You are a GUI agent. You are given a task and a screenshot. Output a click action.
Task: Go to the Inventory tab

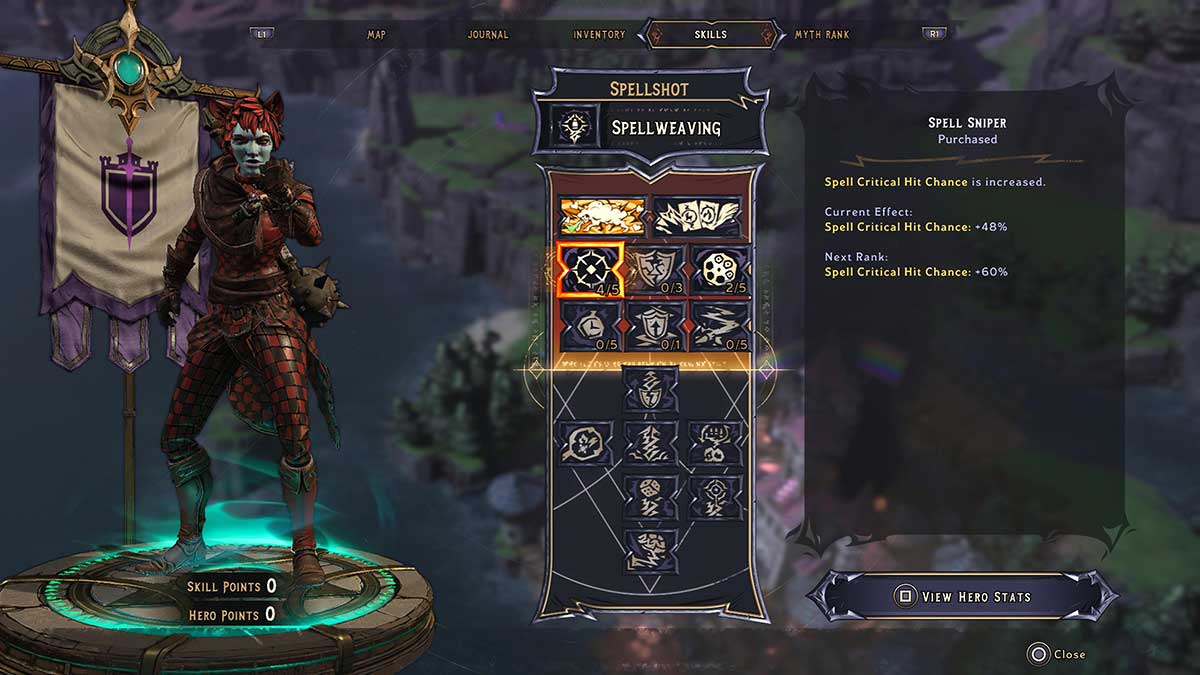[599, 35]
